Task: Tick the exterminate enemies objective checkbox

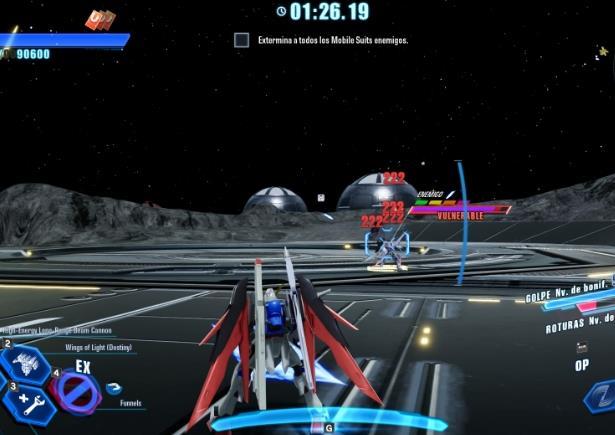Action: tap(241, 41)
